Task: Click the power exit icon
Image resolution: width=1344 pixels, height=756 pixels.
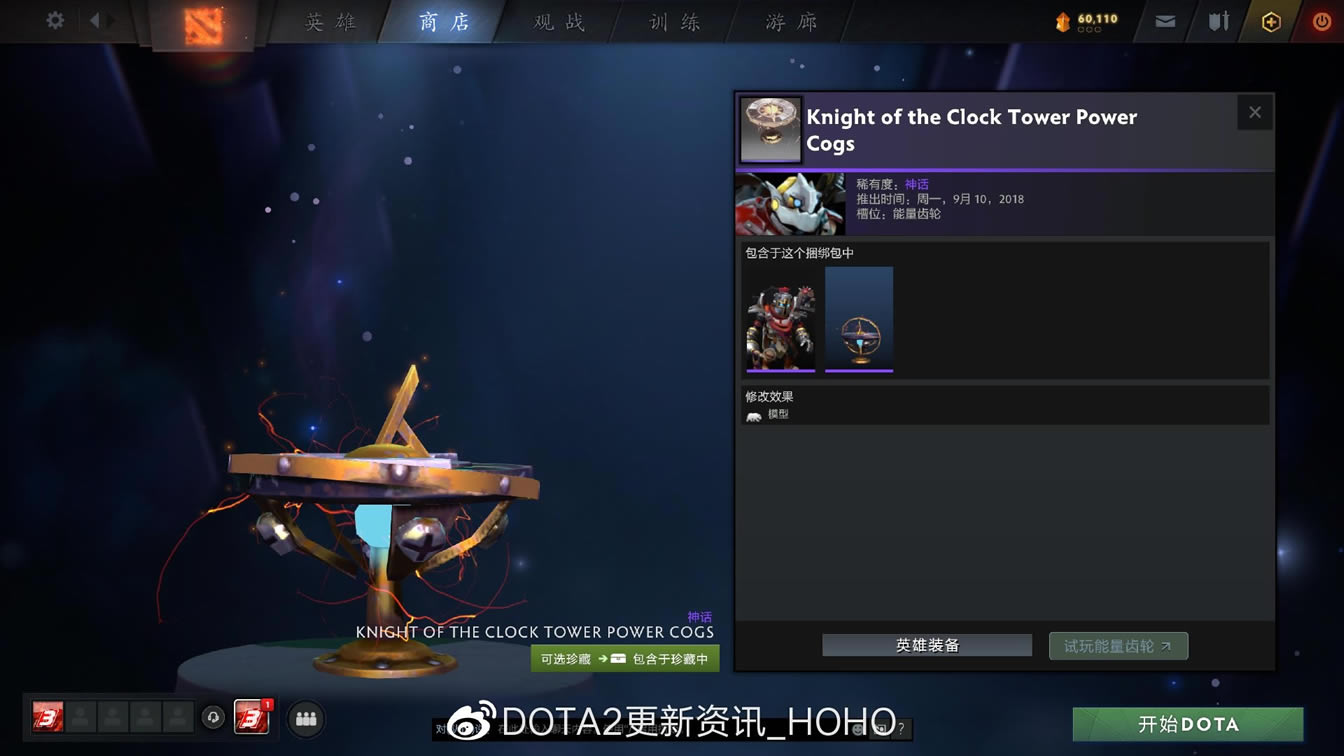Action: 1321,19
